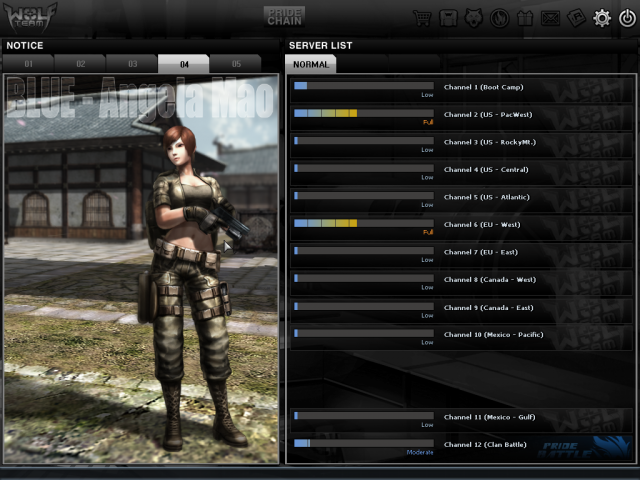Screen dimensions: 640x480
Task: Select Channel 2 (US - PacWest)
Action: 489,114
